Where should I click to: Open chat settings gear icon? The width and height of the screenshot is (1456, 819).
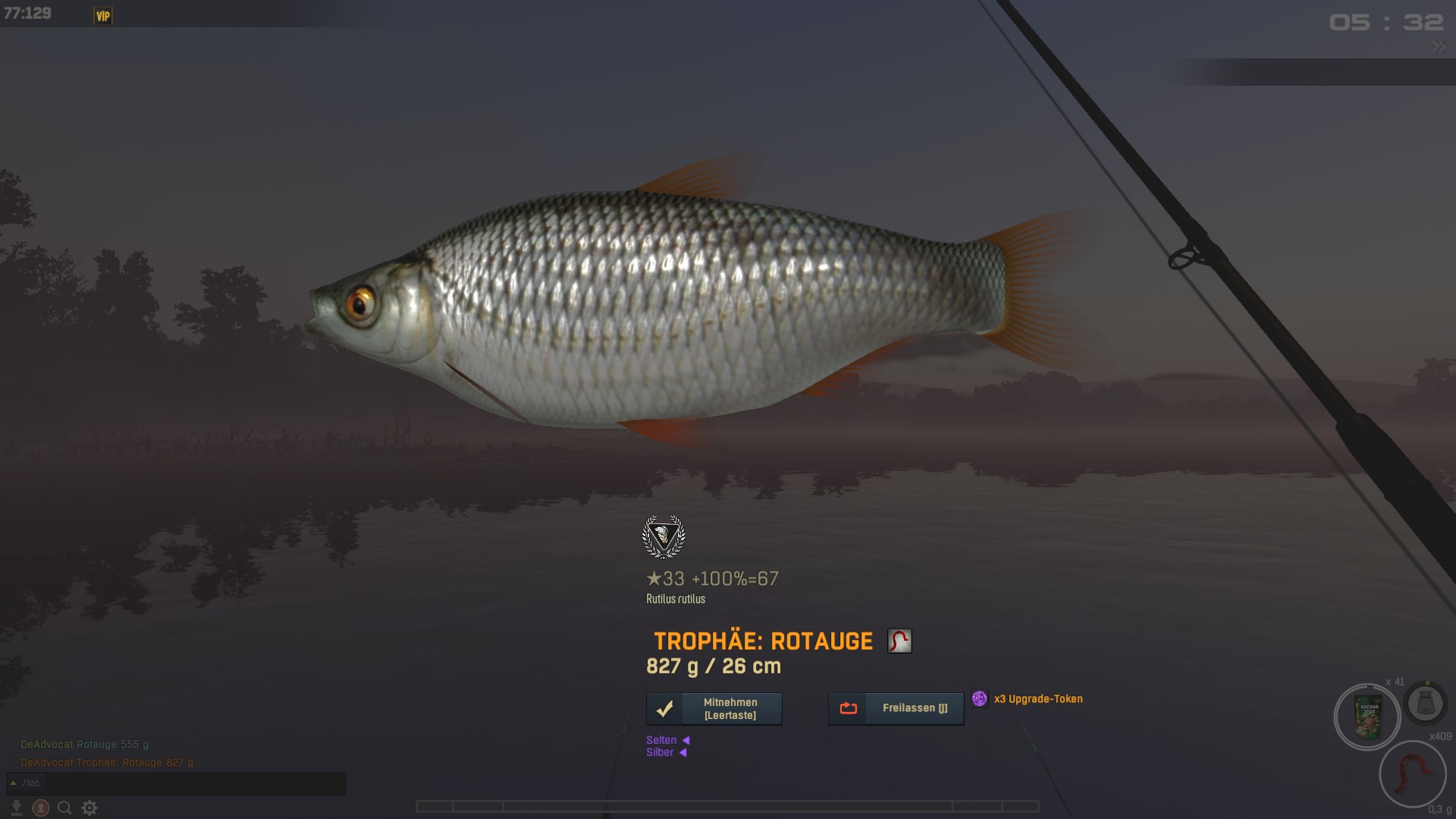pos(89,808)
